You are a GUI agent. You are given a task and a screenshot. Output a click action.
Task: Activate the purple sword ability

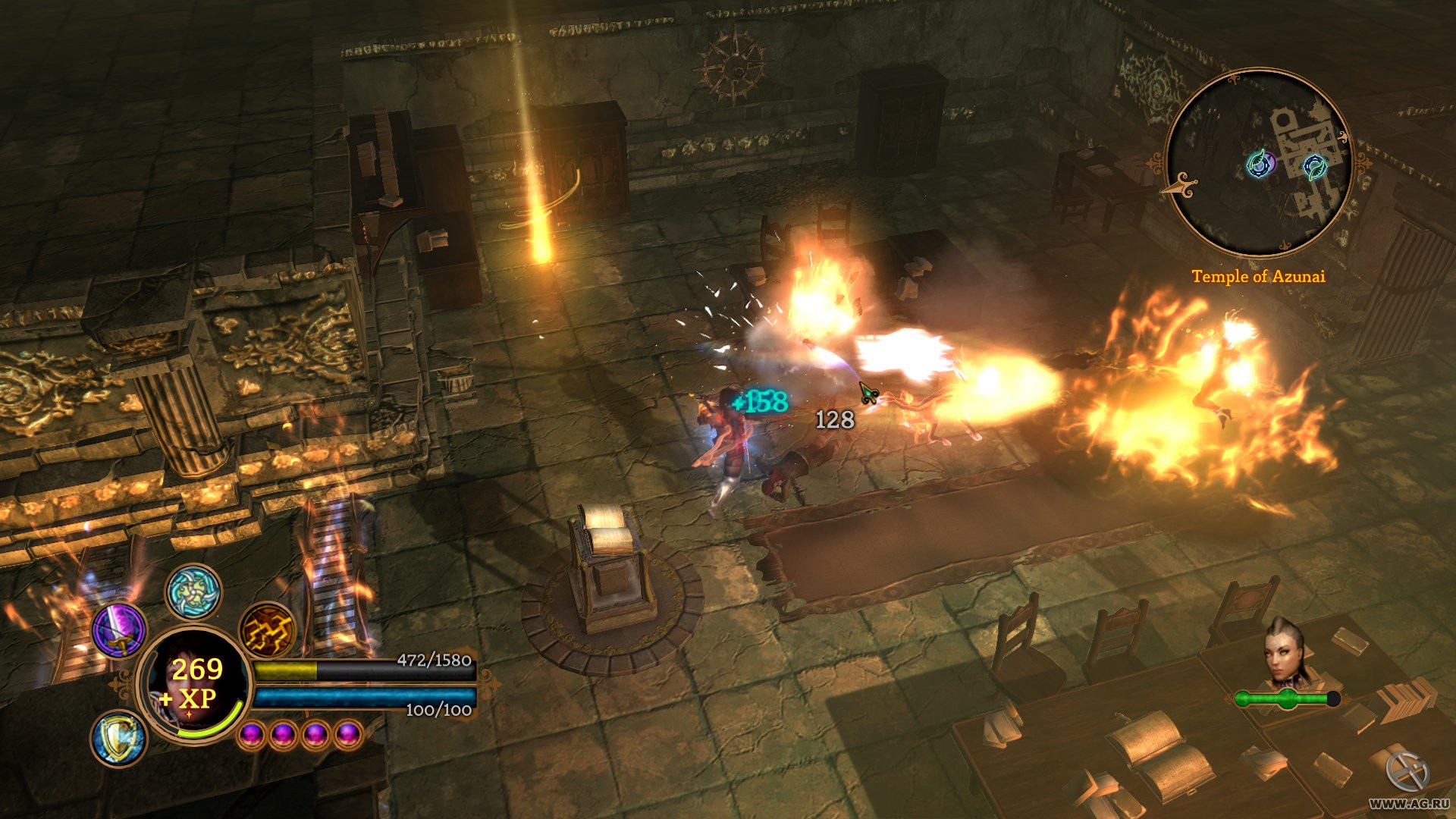click(x=119, y=629)
